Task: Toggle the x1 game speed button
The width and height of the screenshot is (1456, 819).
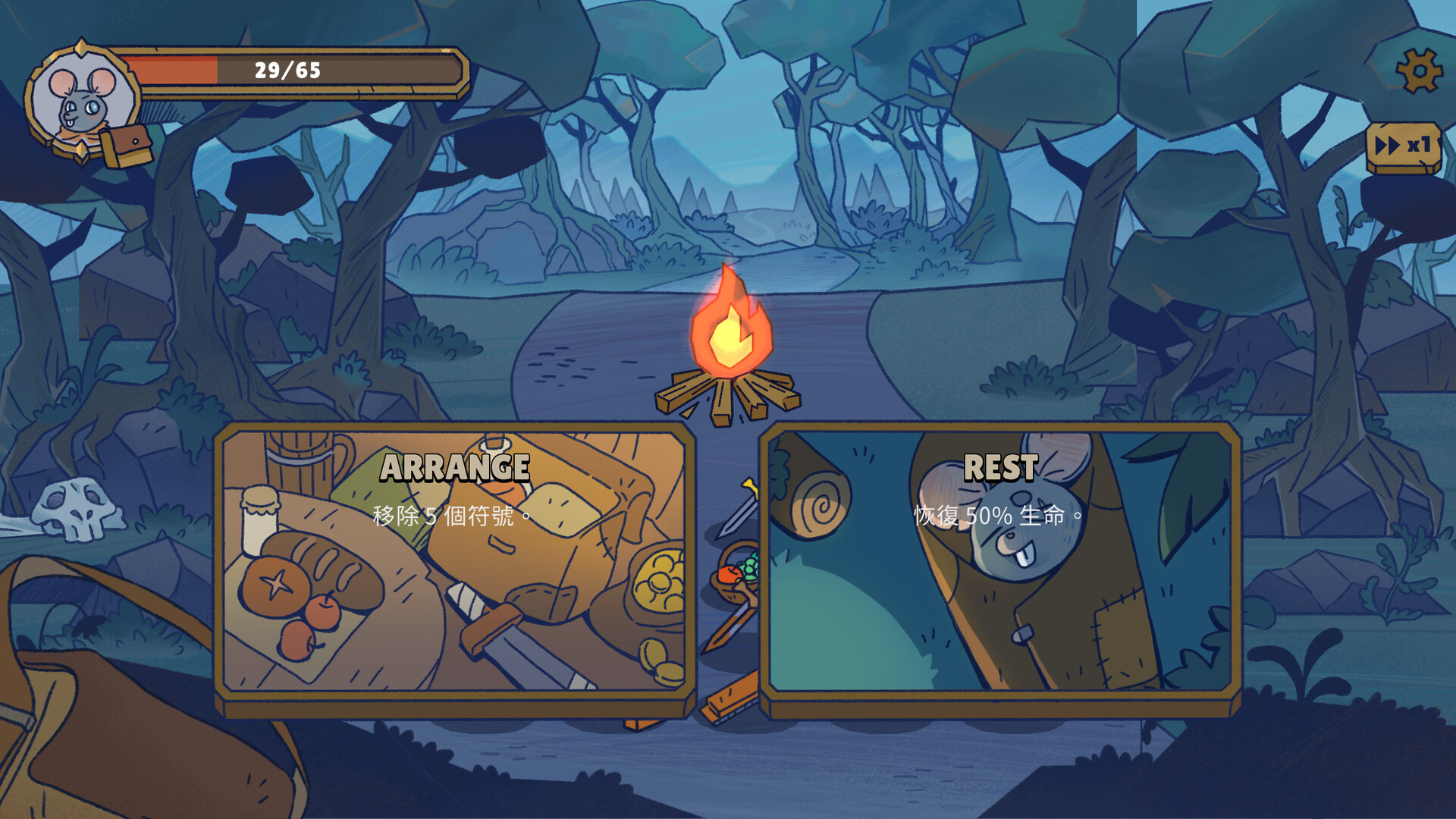Action: tap(1403, 146)
